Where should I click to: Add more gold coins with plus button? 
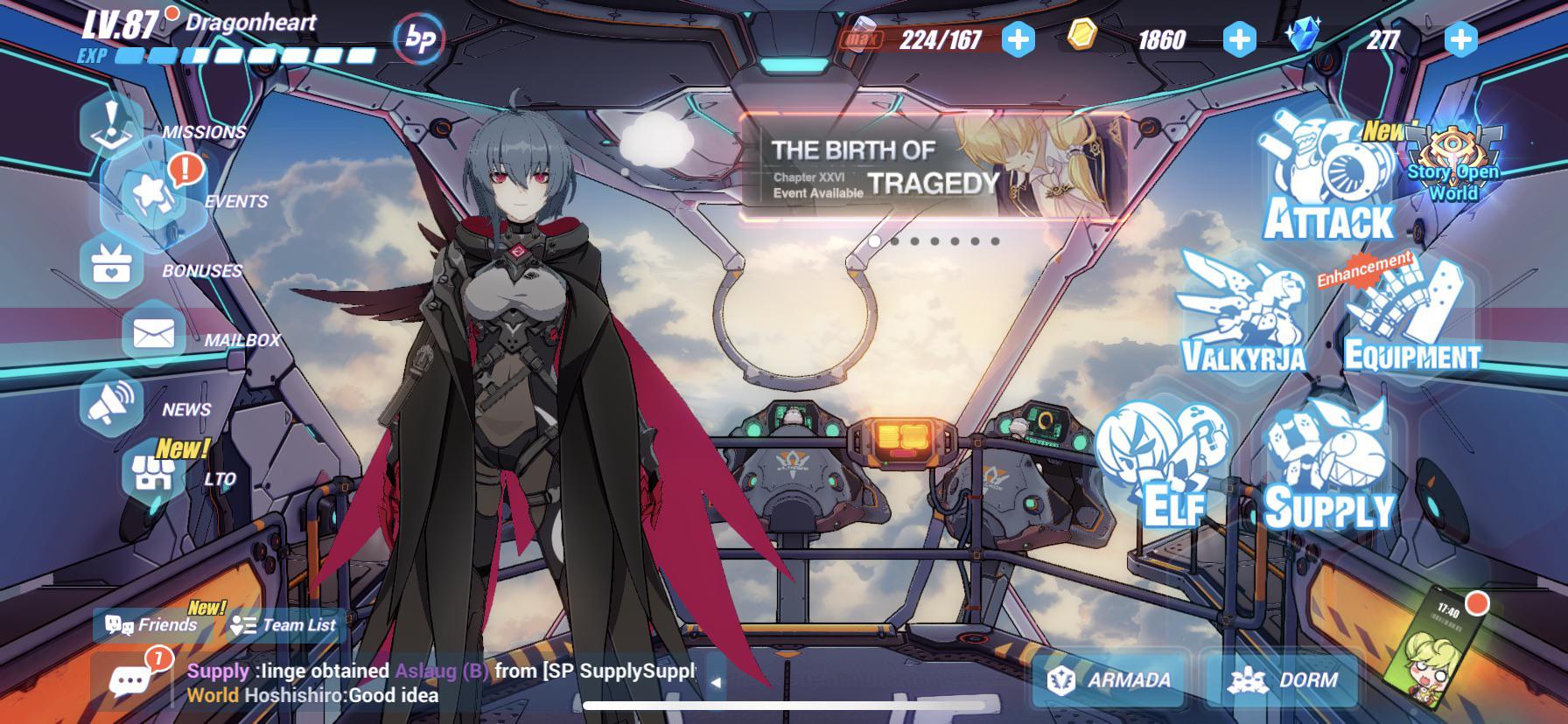(1239, 38)
